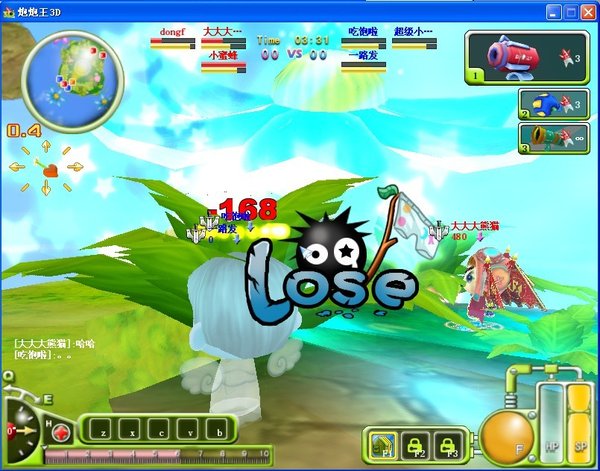
Task: Use the B quick slot
Action: 219,432
